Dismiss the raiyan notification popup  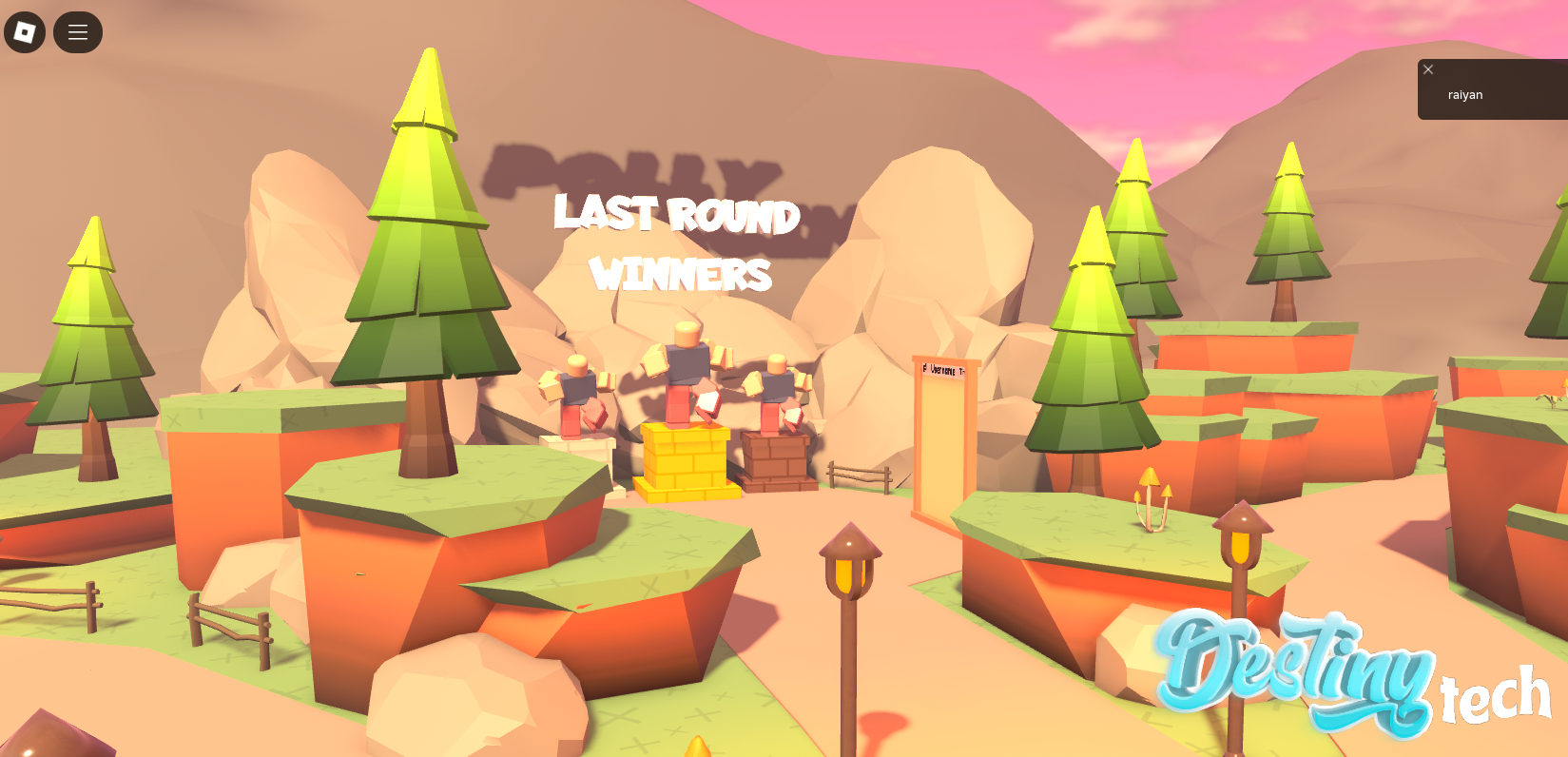[1427, 69]
